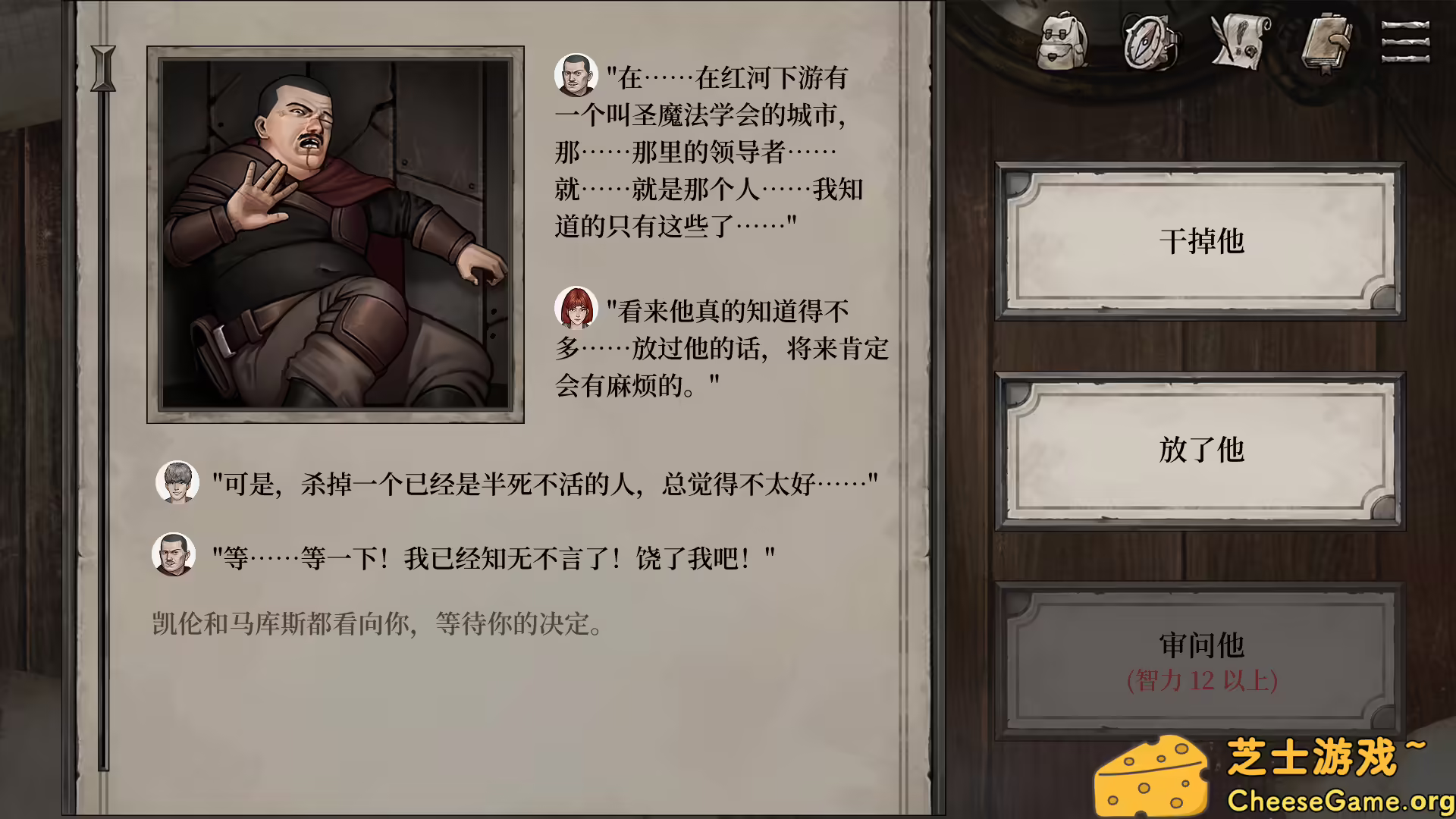
Task: Click the bald prisoner's avatar beside his dialogue
Action: tap(576, 76)
